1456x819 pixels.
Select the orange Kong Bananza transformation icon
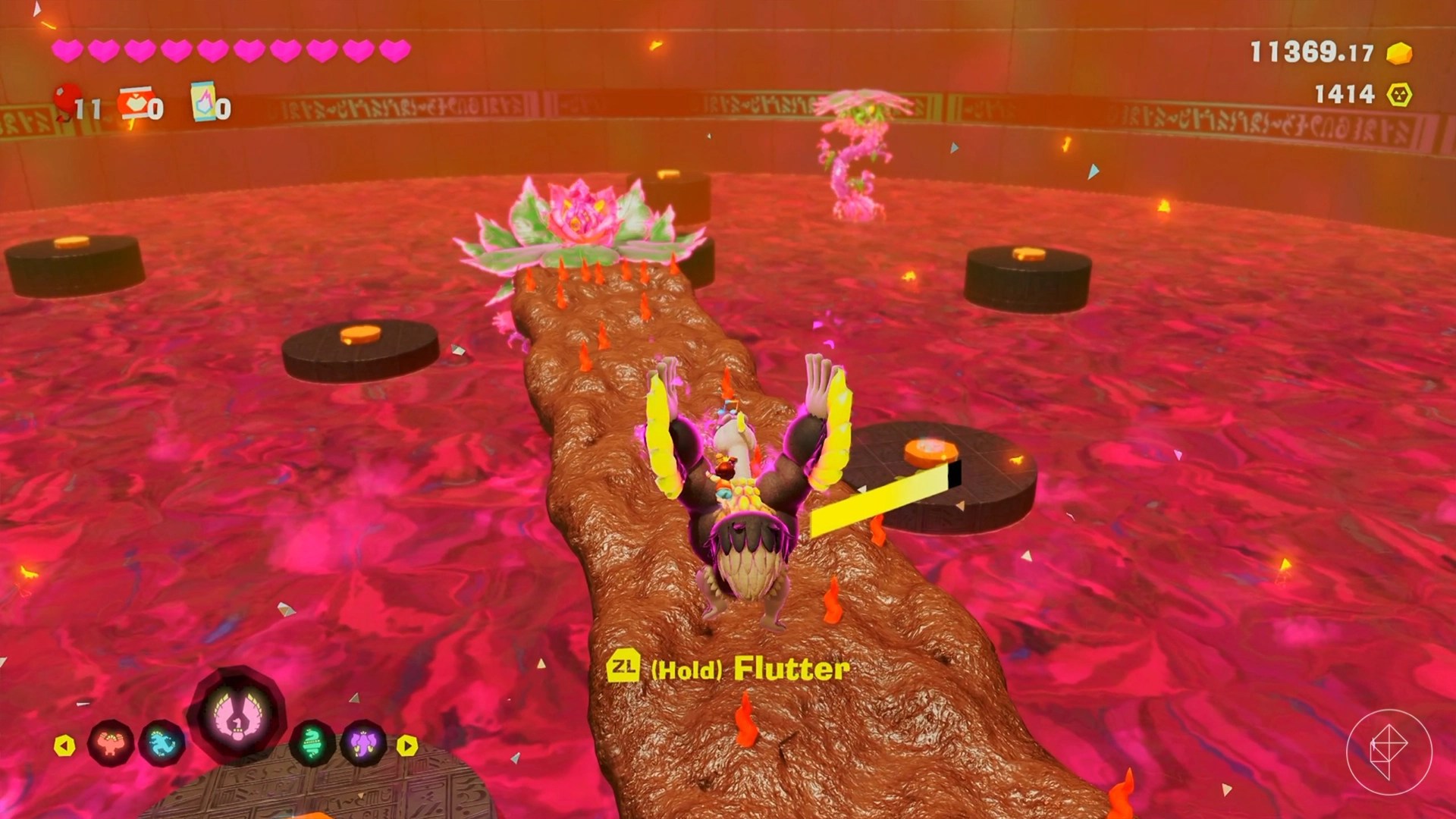click(111, 743)
